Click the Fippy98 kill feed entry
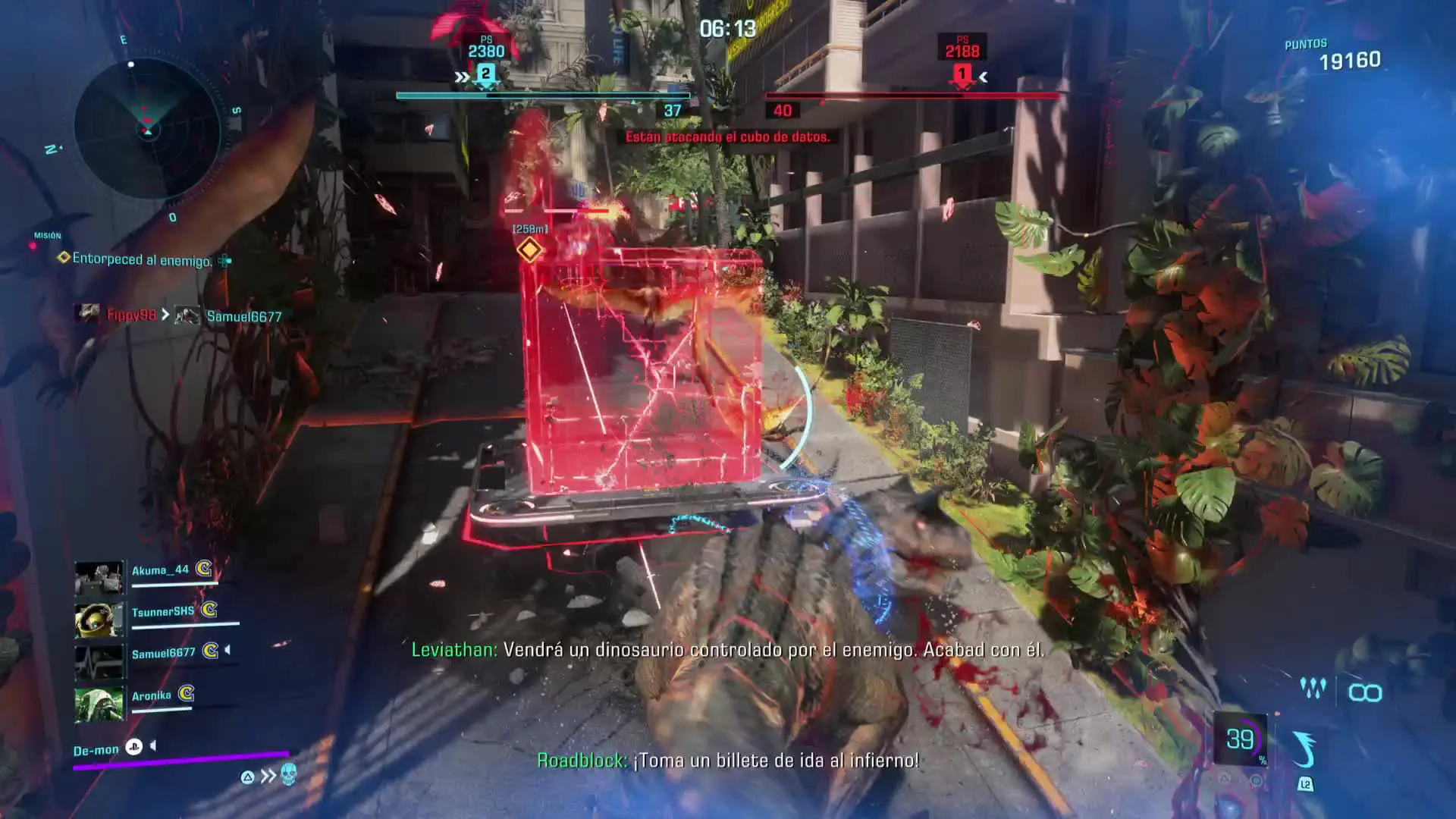This screenshot has width=1456, height=819. click(130, 315)
